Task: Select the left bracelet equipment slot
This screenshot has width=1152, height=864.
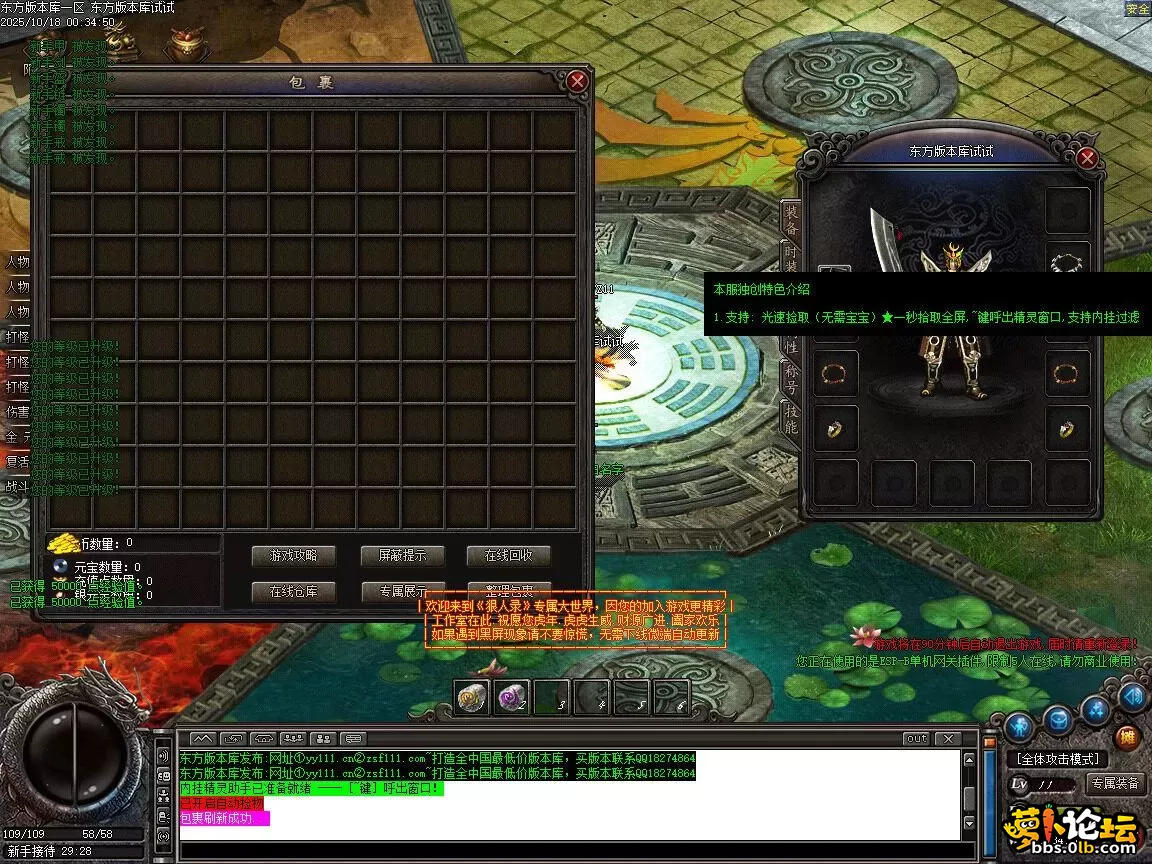Action: pos(833,375)
